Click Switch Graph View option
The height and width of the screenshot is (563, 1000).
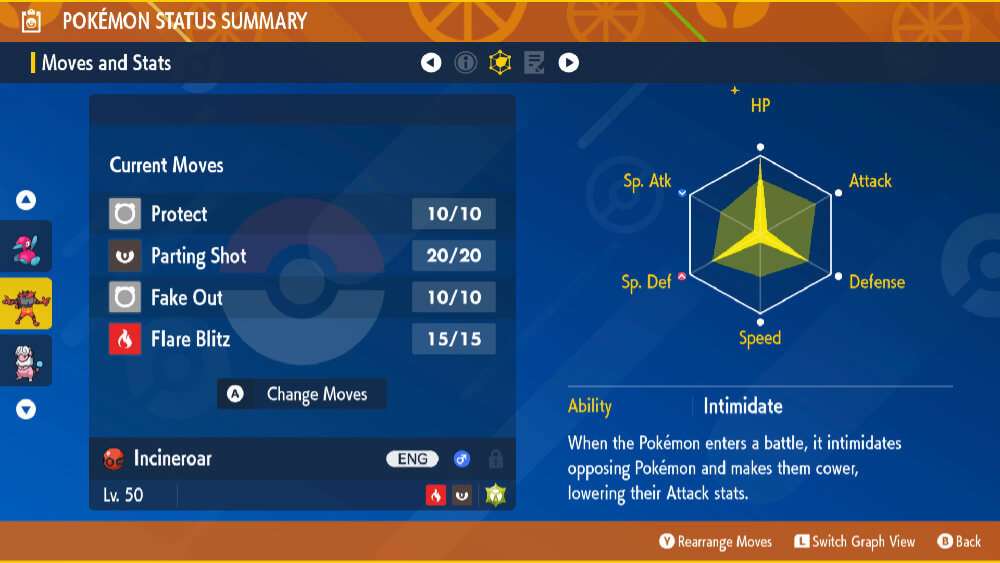[854, 542]
